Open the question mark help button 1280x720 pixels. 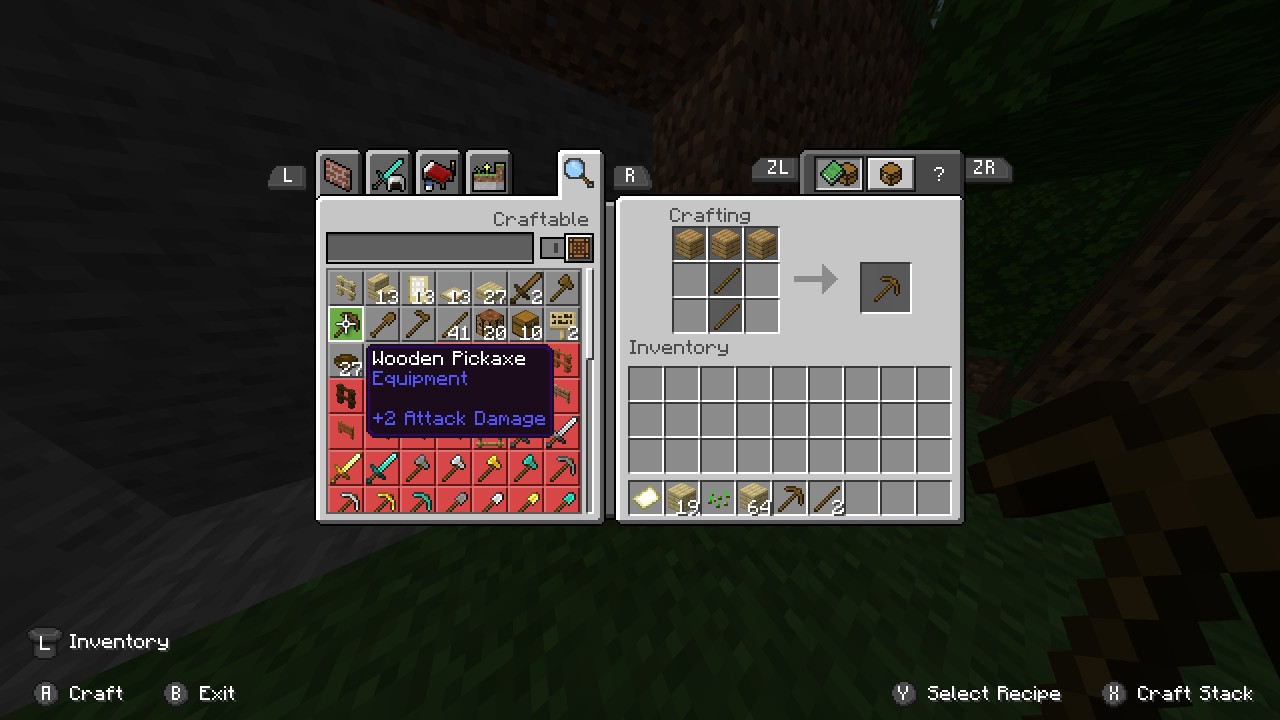pos(938,174)
